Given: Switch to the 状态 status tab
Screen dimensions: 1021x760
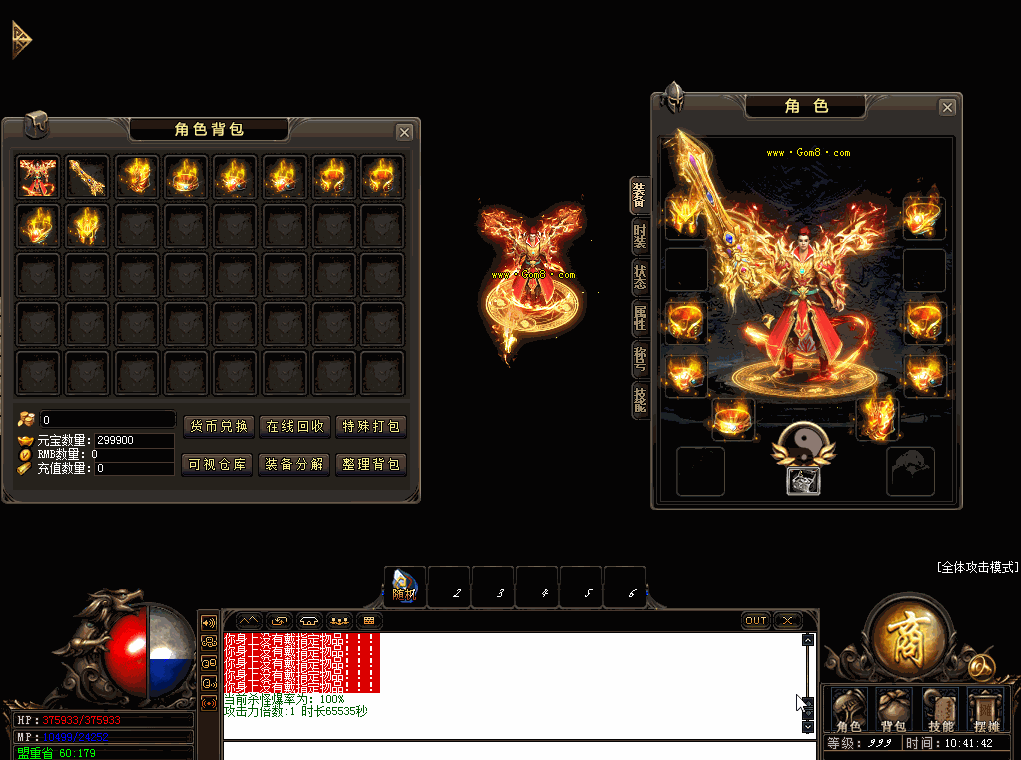Looking at the screenshot, I should point(639,277).
